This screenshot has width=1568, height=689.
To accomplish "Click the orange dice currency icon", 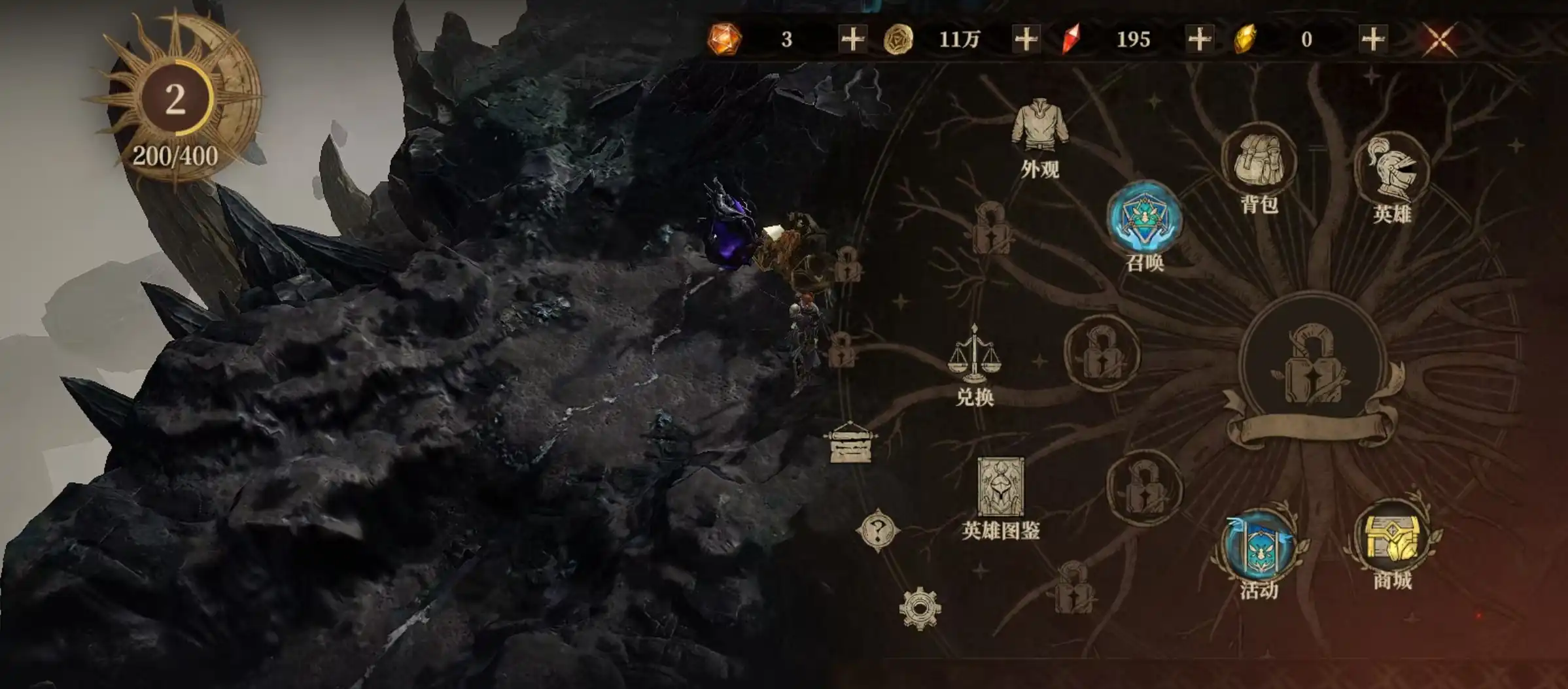I will [x=726, y=39].
